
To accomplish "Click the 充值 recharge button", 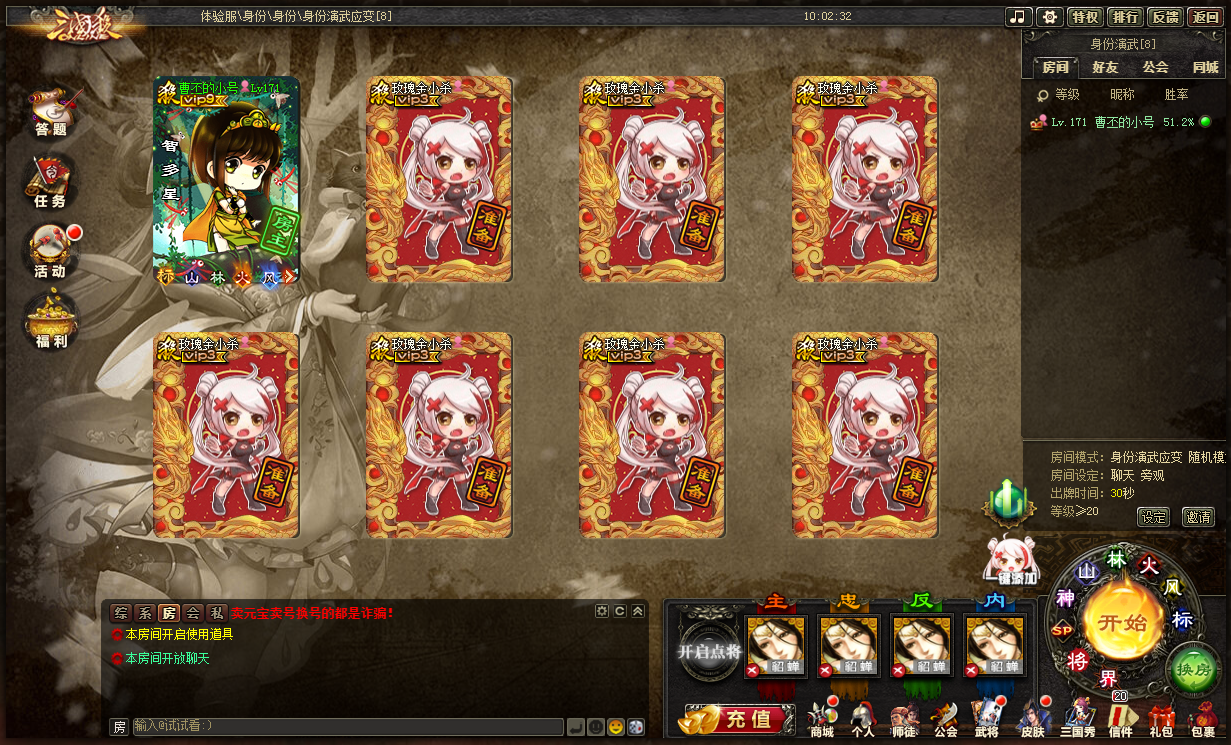I will pos(732,718).
